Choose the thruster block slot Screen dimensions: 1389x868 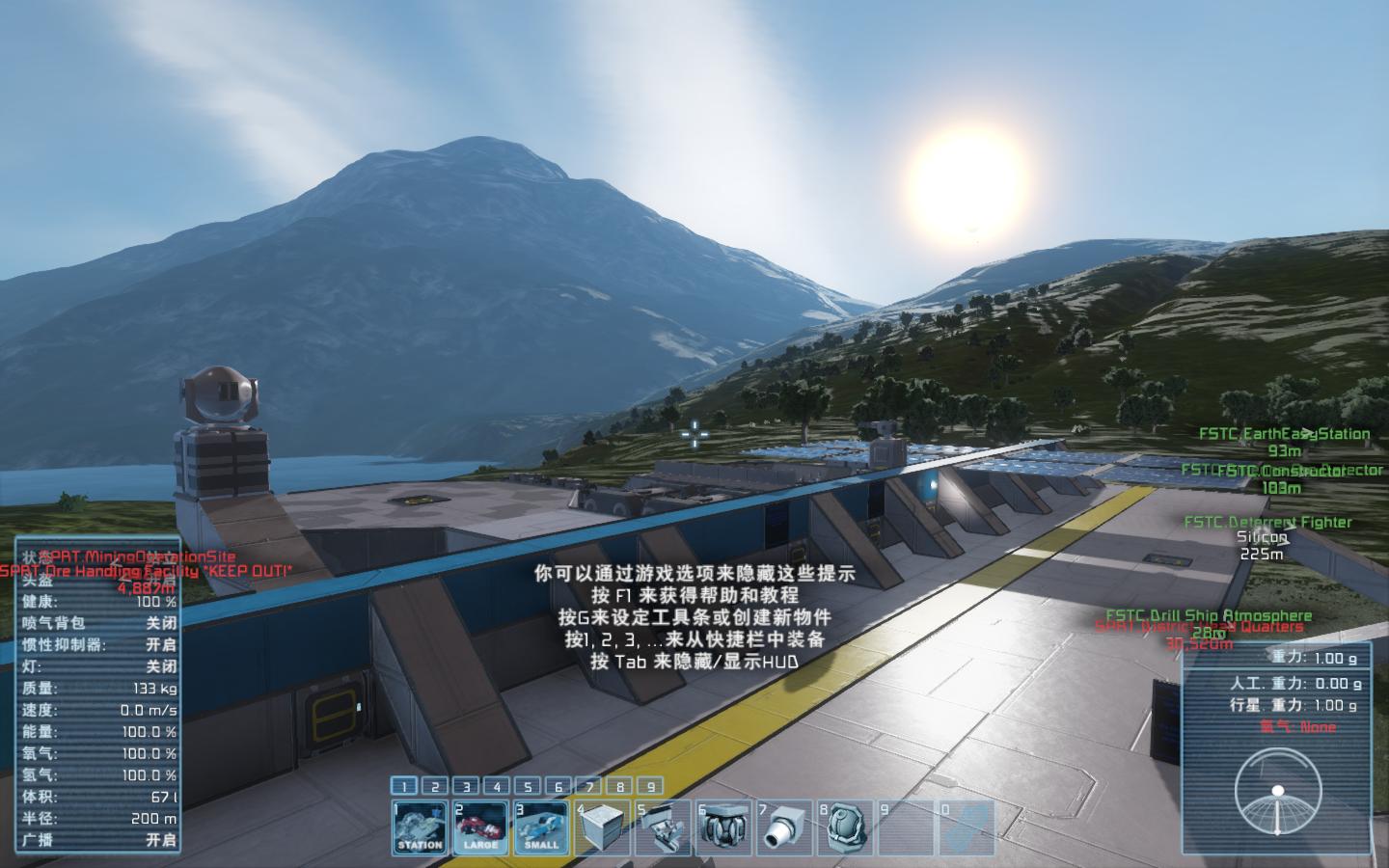click(784, 827)
